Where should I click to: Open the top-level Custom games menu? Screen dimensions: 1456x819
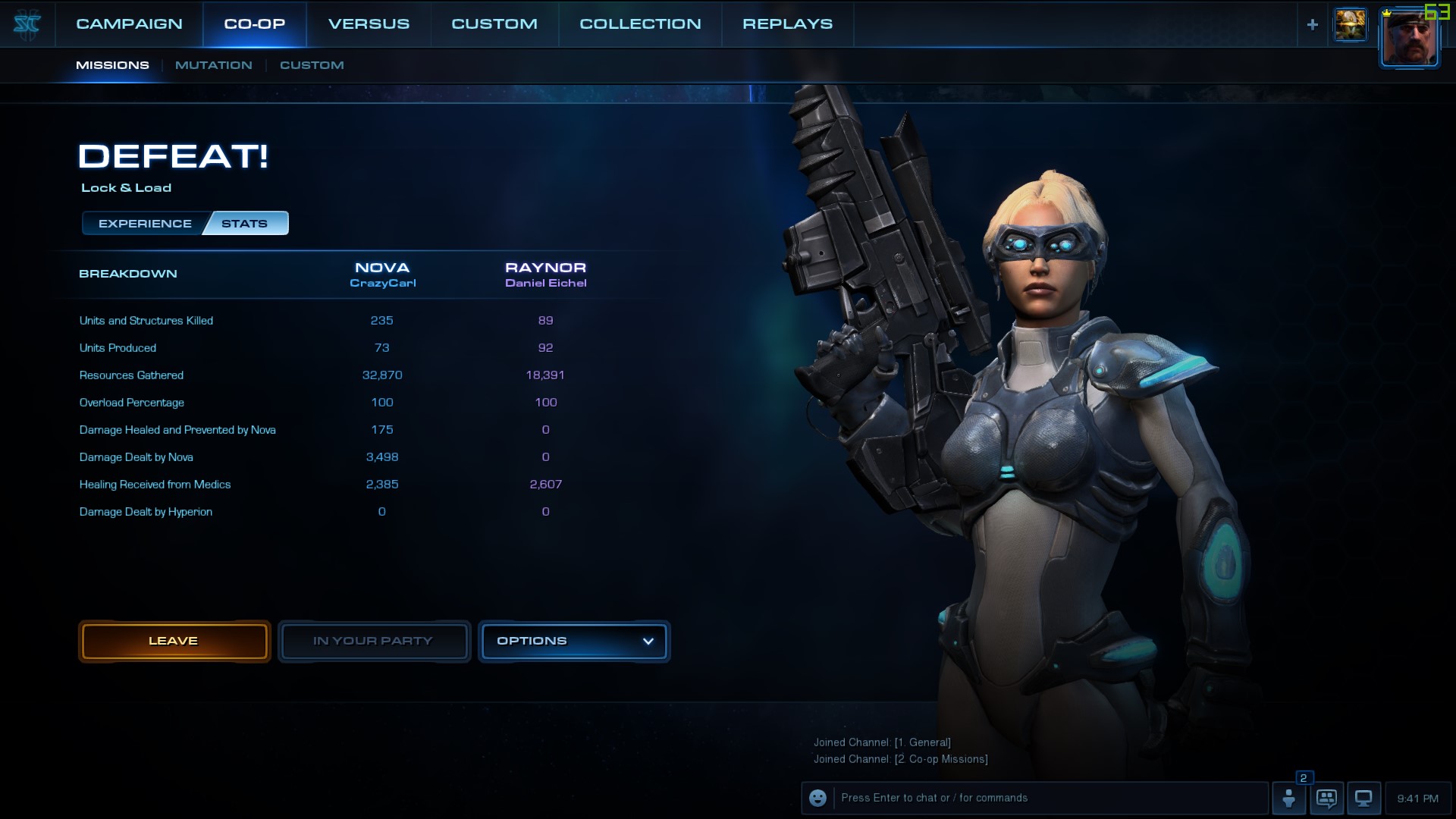click(494, 24)
